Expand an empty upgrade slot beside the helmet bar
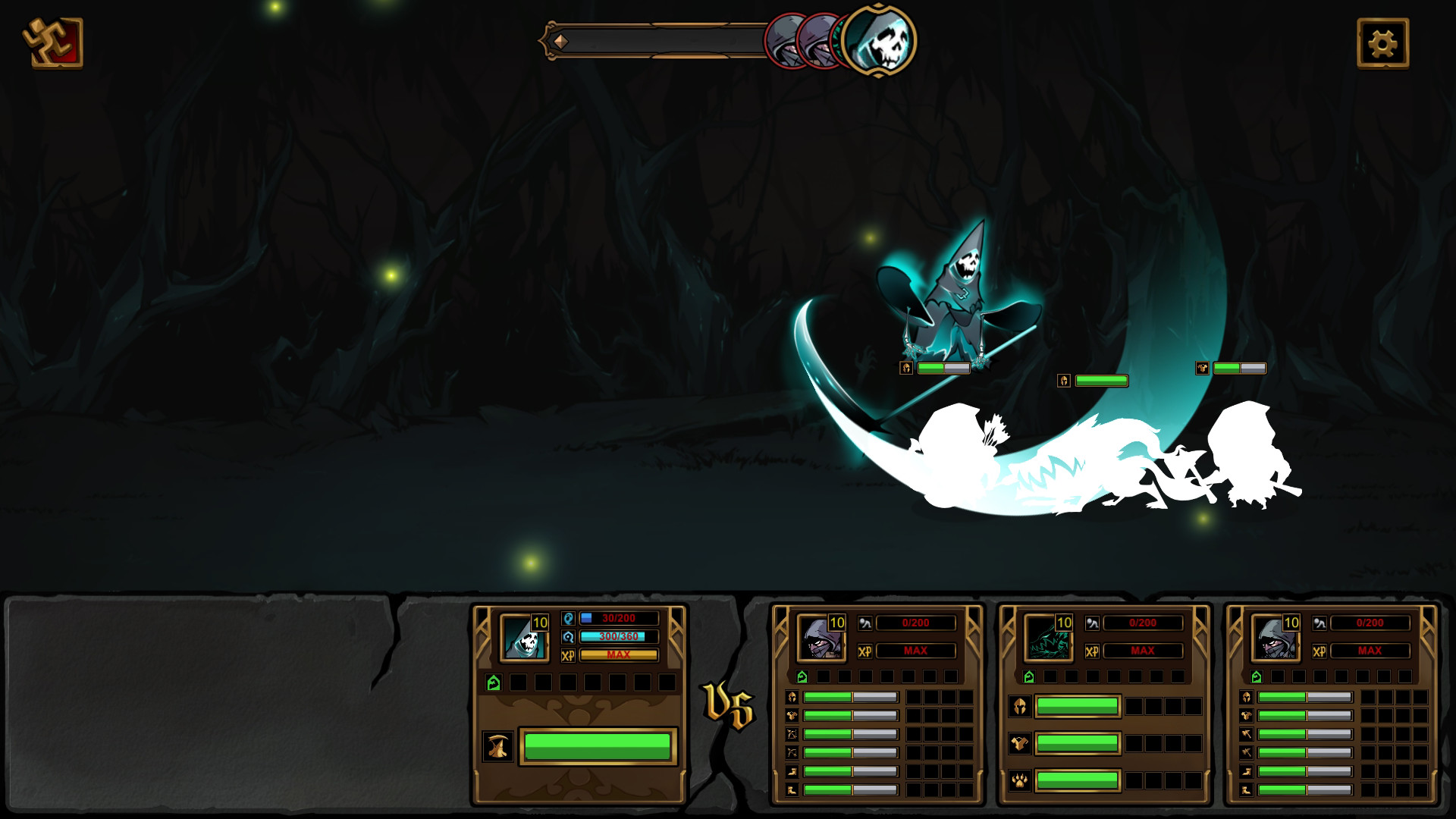Viewport: 1456px width, 819px height. pos(913,698)
